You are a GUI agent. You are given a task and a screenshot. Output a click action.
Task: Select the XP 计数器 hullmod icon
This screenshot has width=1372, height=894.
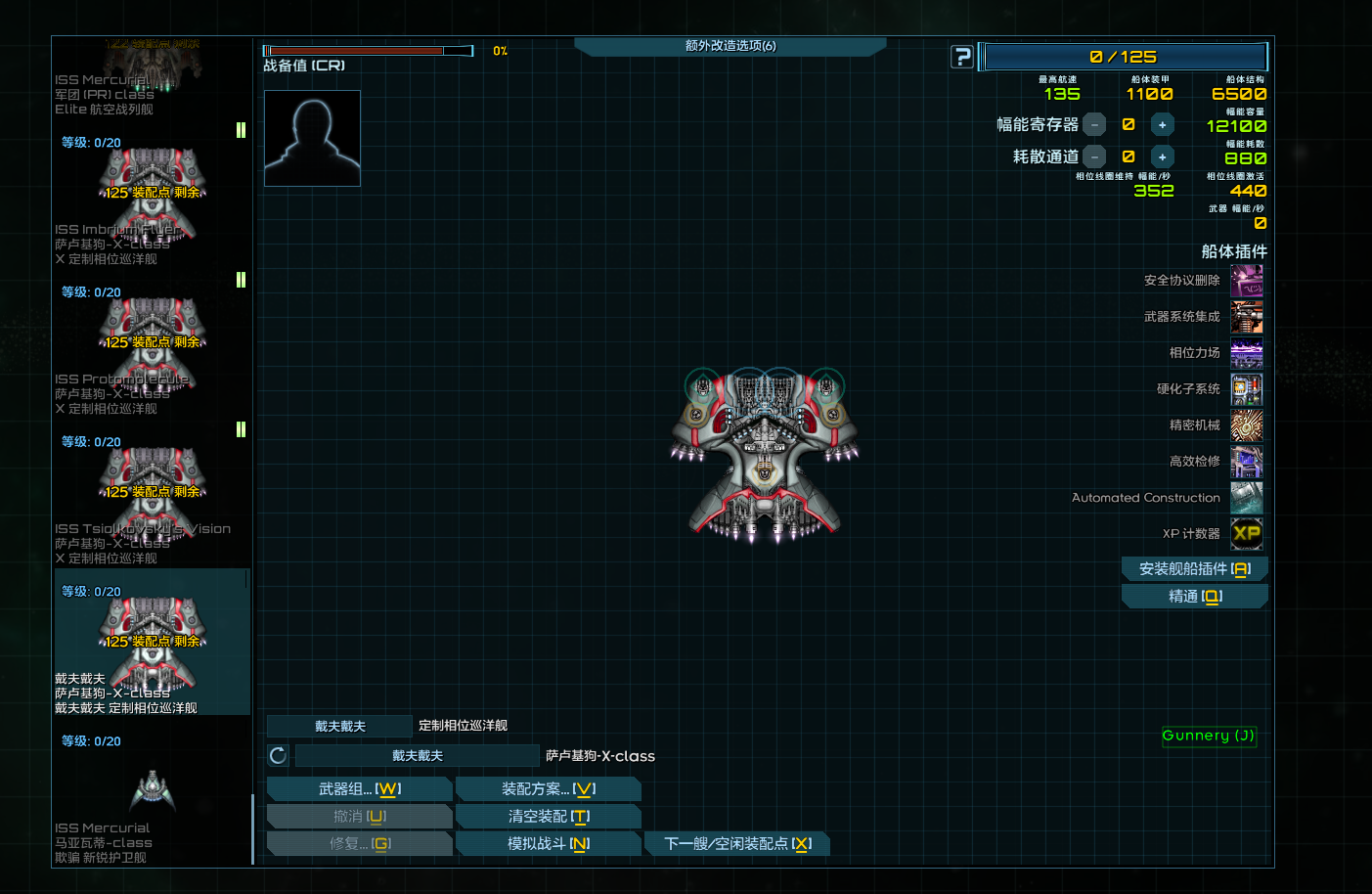(x=1247, y=534)
